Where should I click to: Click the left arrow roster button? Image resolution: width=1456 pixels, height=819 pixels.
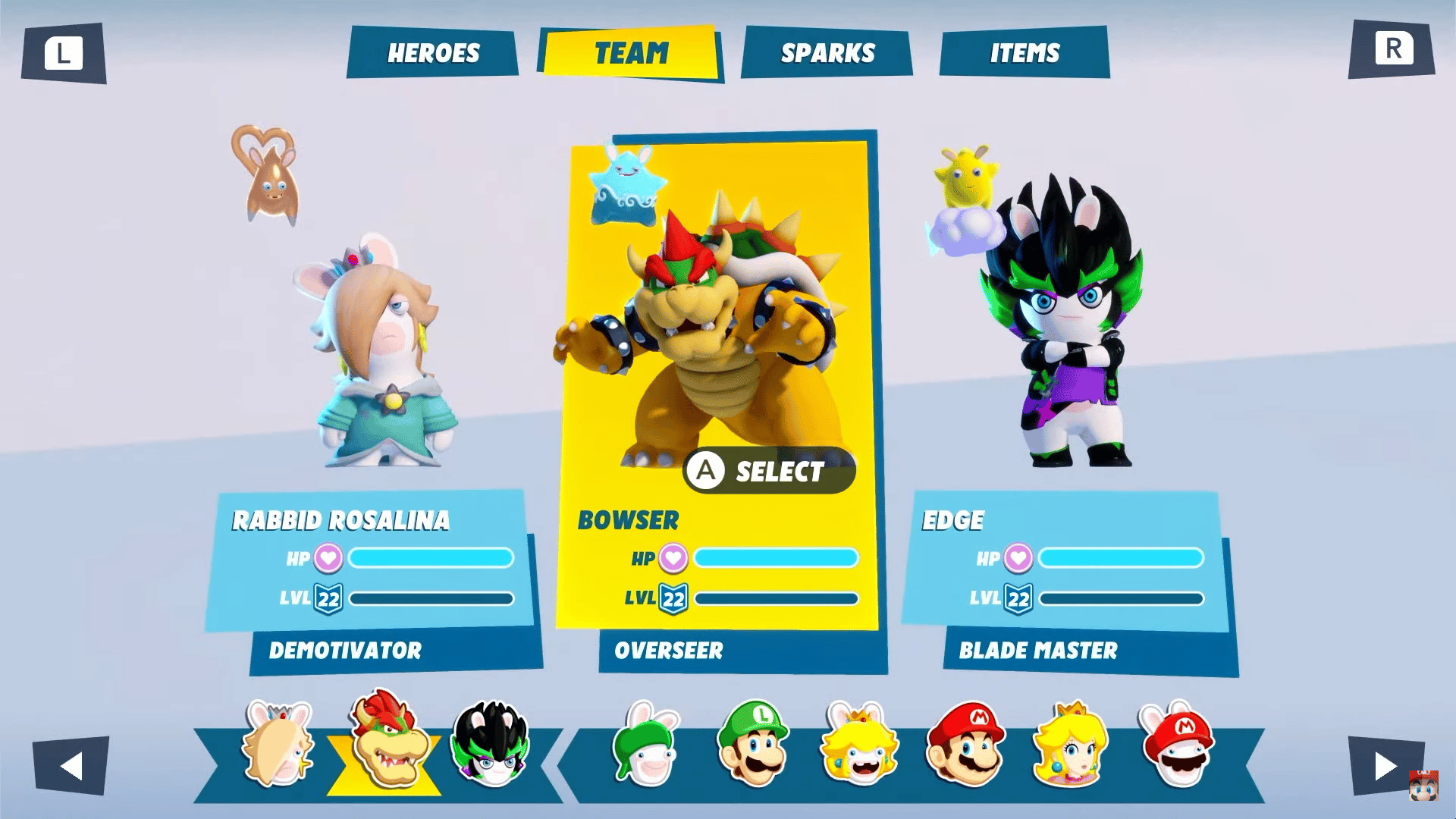71,765
